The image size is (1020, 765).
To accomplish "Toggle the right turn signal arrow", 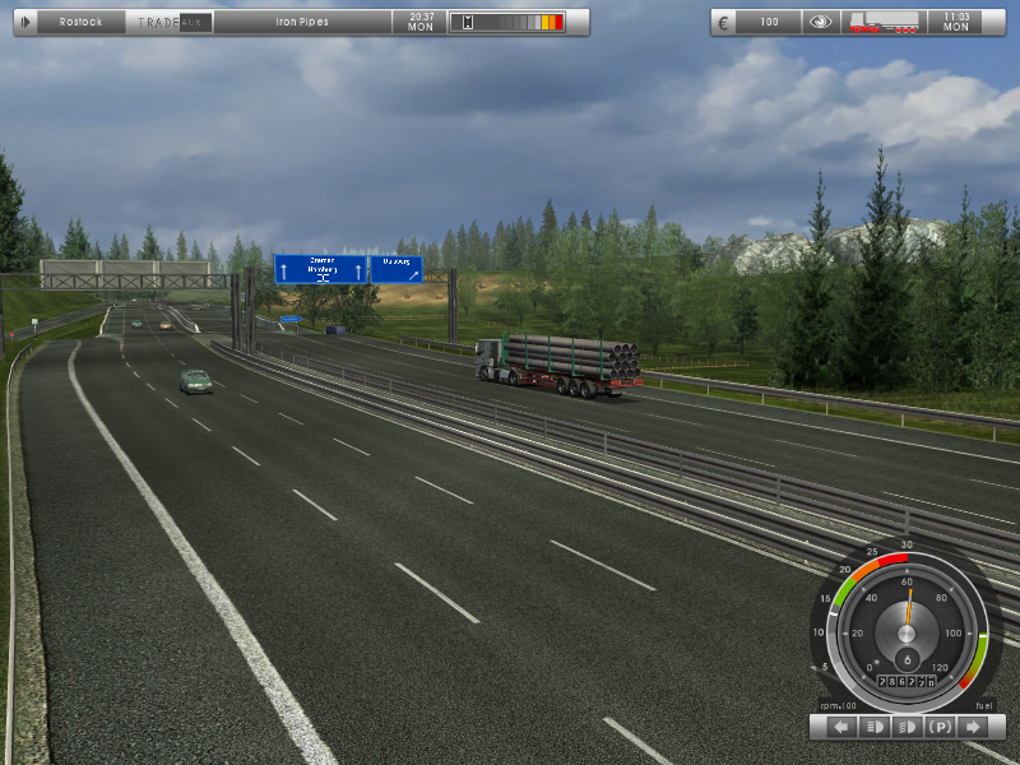I will click(971, 727).
